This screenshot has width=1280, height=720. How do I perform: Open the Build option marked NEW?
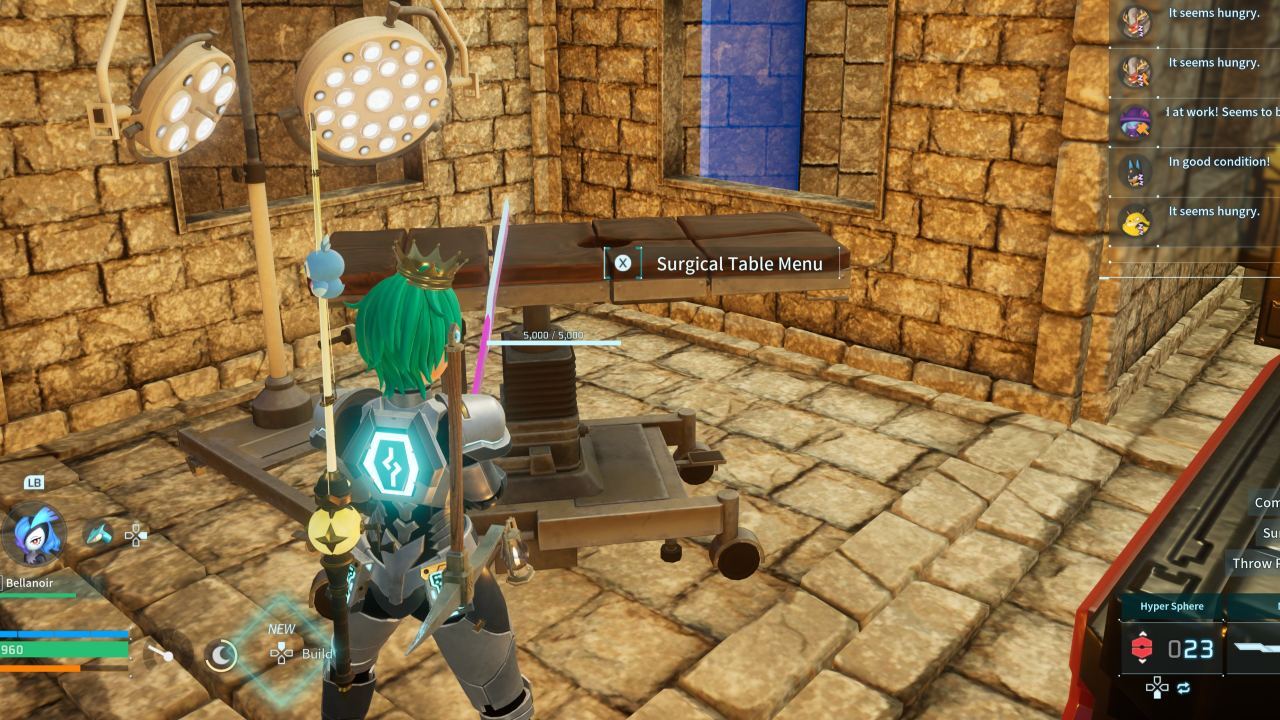click(x=302, y=654)
